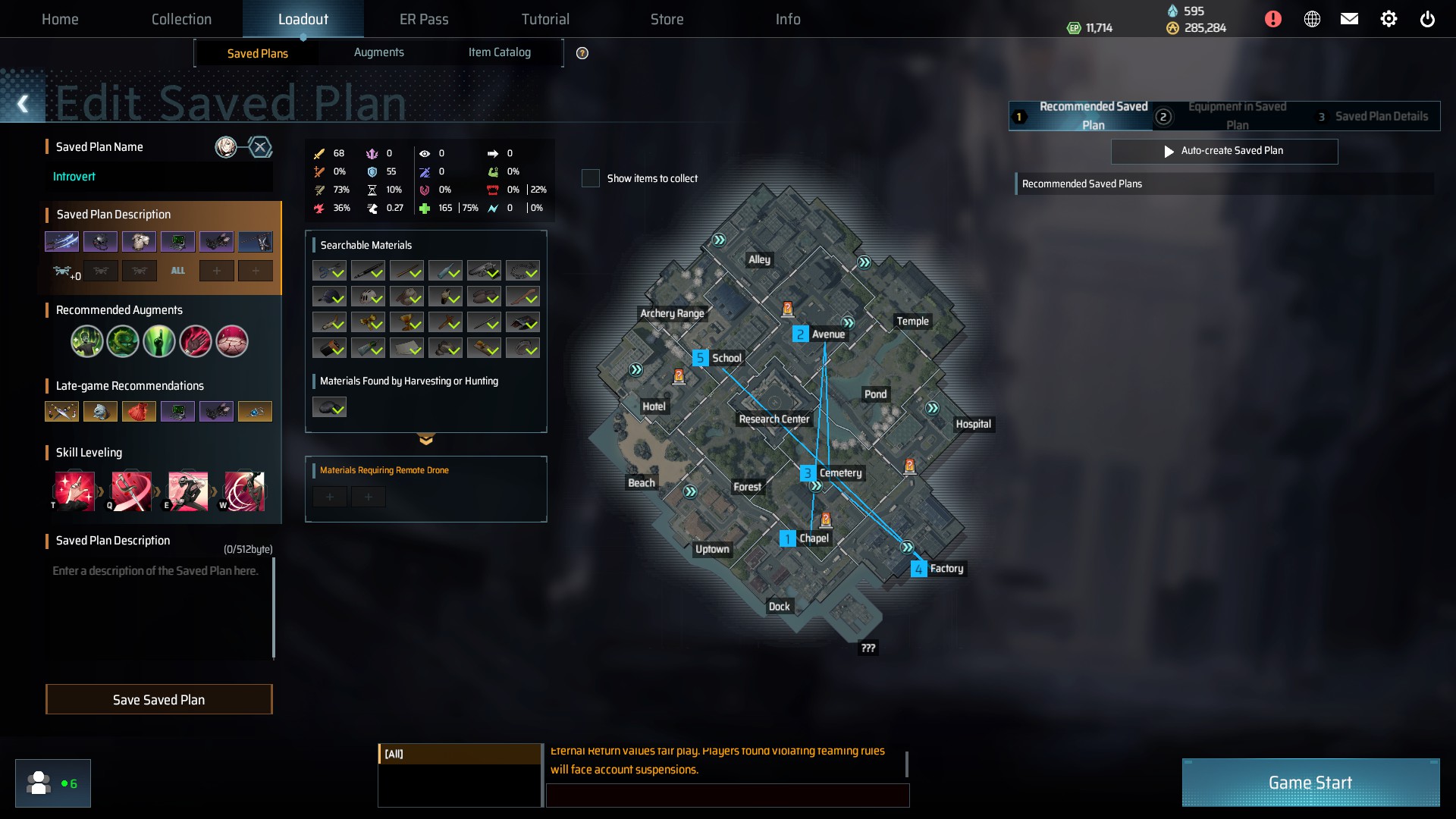Open the settings gear icon
The height and width of the screenshot is (819, 1456).
pos(1388,19)
